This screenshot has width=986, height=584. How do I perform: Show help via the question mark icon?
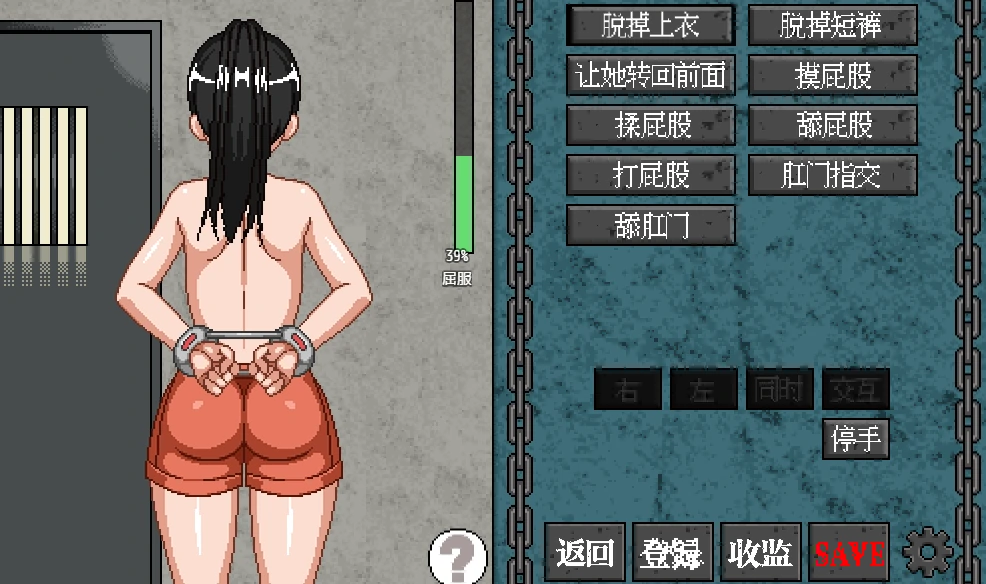coord(457,555)
